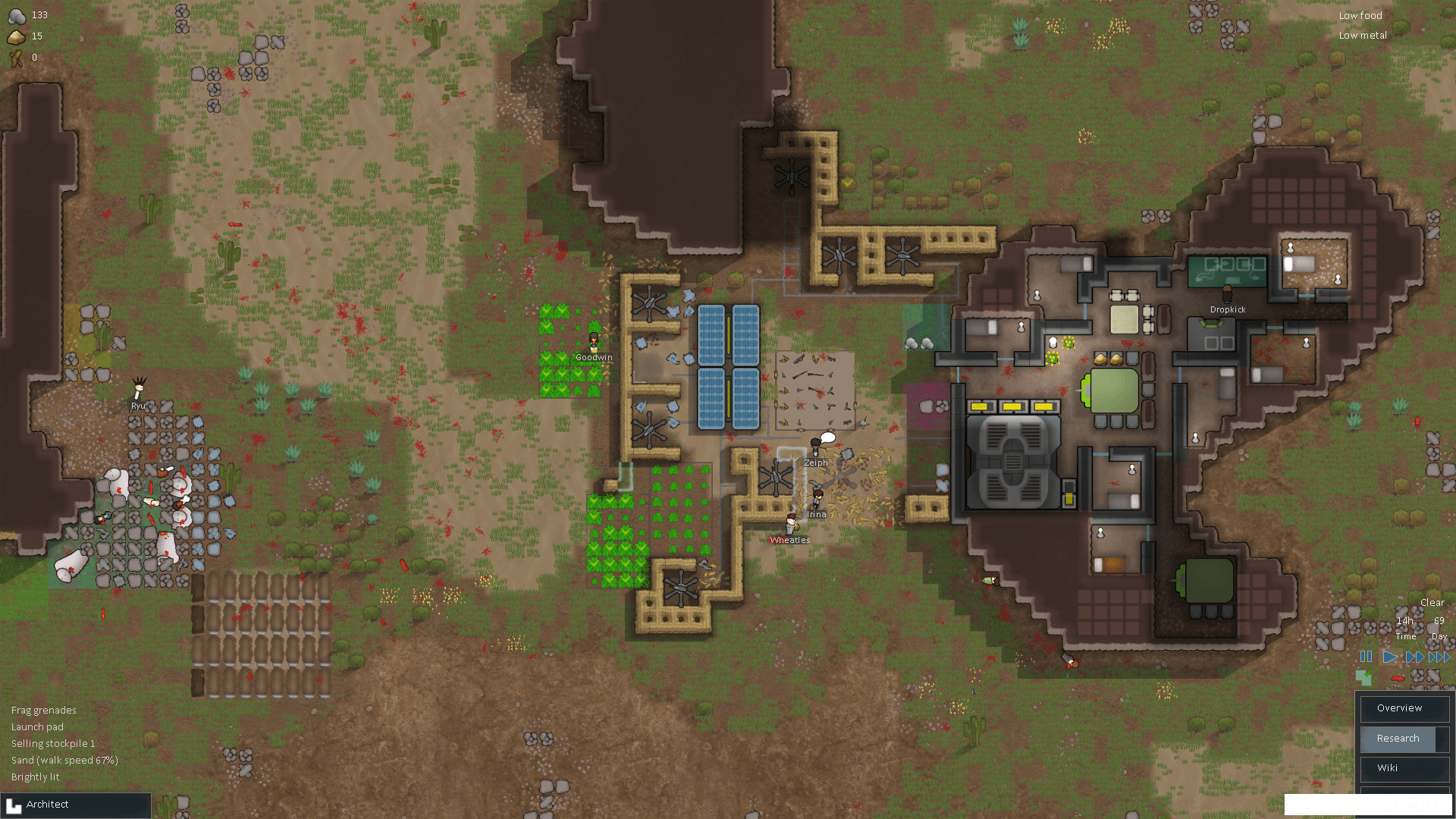Click the Low metal alert

coord(1362,35)
